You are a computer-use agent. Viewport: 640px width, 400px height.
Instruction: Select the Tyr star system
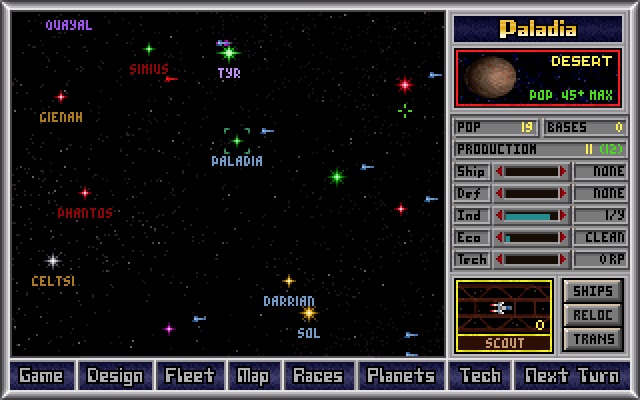[x=229, y=53]
